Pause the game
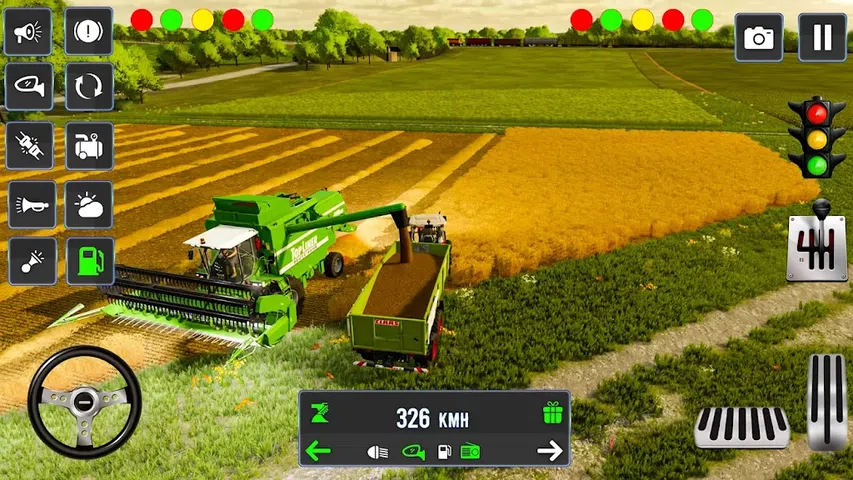Image resolution: width=853 pixels, height=480 pixels. tap(822, 38)
